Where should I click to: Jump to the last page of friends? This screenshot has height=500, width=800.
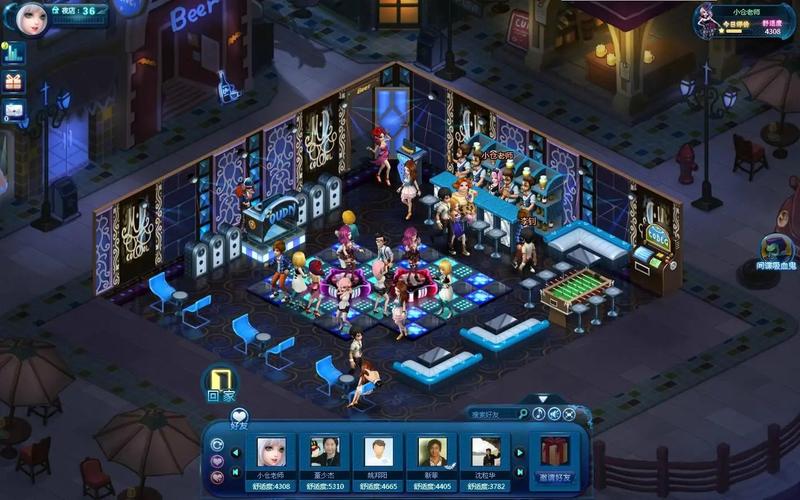click(x=519, y=471)
